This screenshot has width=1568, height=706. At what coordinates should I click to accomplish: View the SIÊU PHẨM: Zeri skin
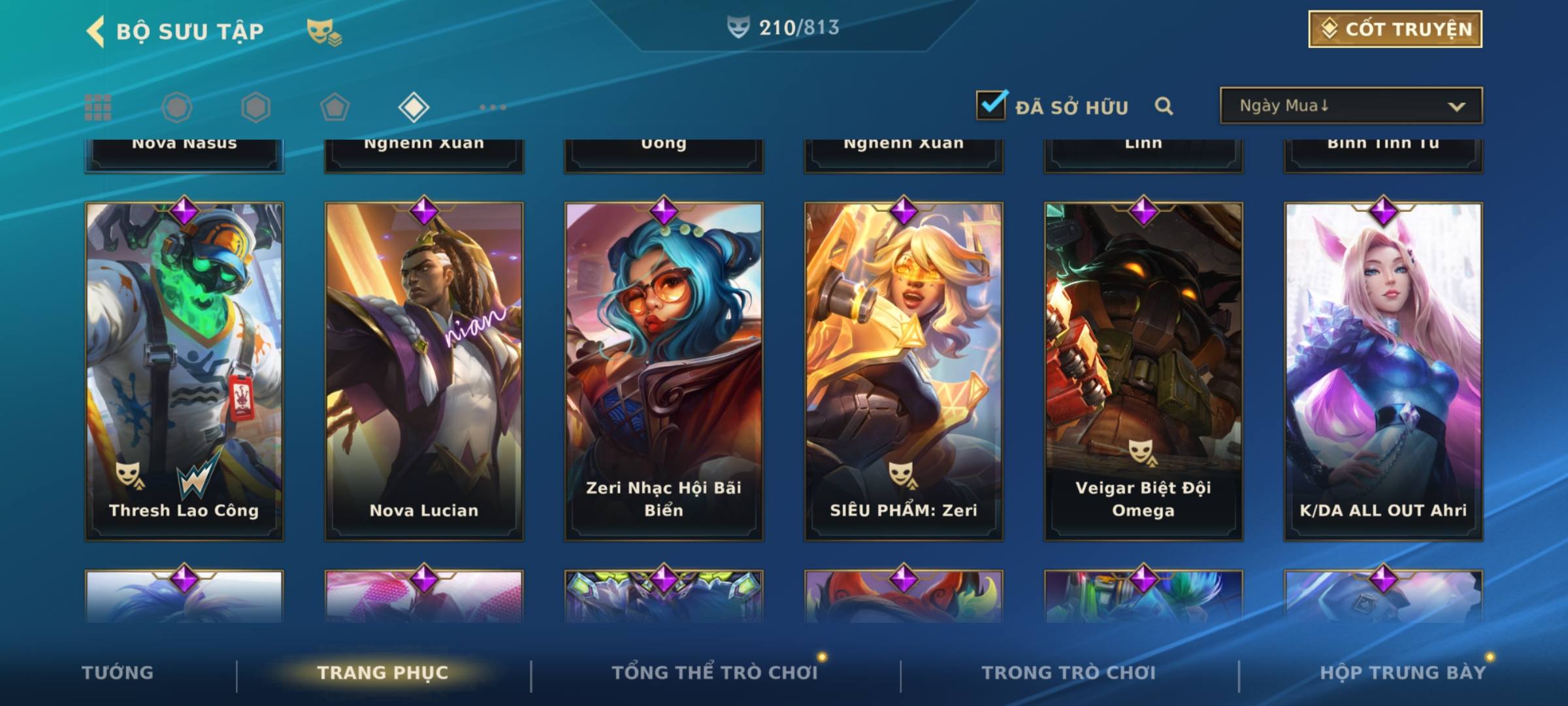point(904,371)
